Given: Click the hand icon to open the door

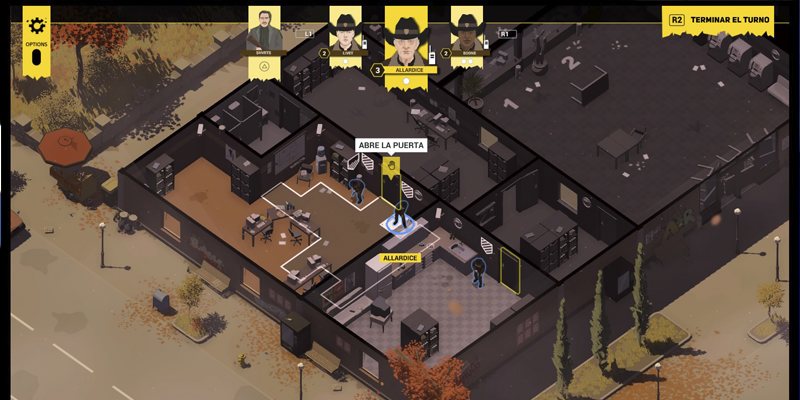Looking at the screenshot, I should click(391, 165).
